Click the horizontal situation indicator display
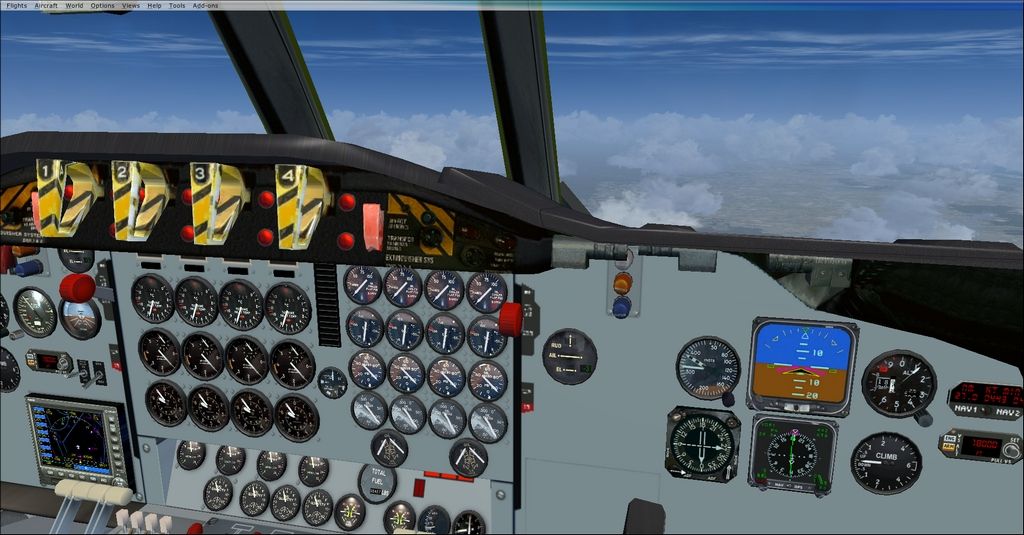Viewport: 1024px width, 535px height. point(792,455)
